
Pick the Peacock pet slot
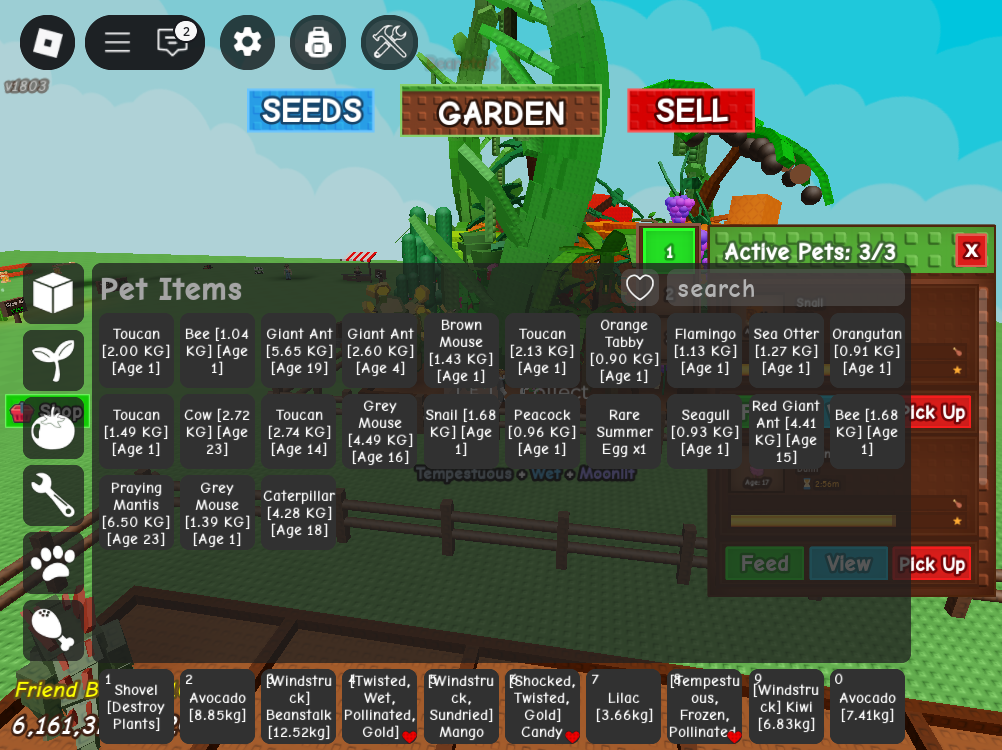[542, 432]
